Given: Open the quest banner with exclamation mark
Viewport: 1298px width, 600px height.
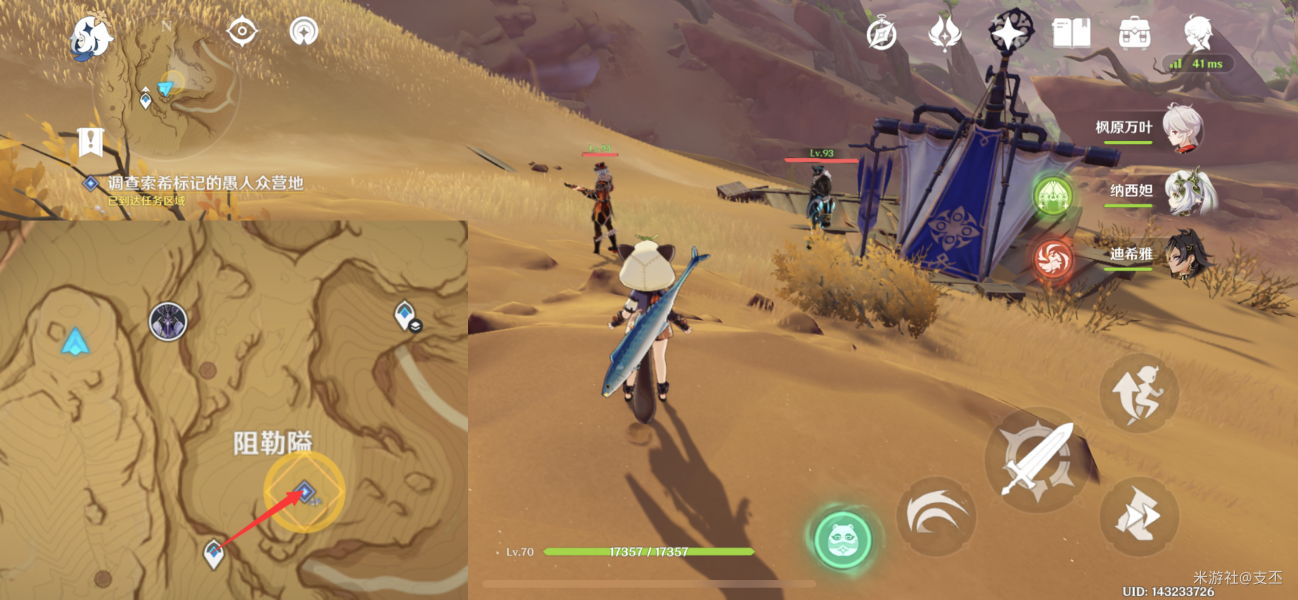Looking at the screenshot, I should pyautogui.click(x=91, y=143).
